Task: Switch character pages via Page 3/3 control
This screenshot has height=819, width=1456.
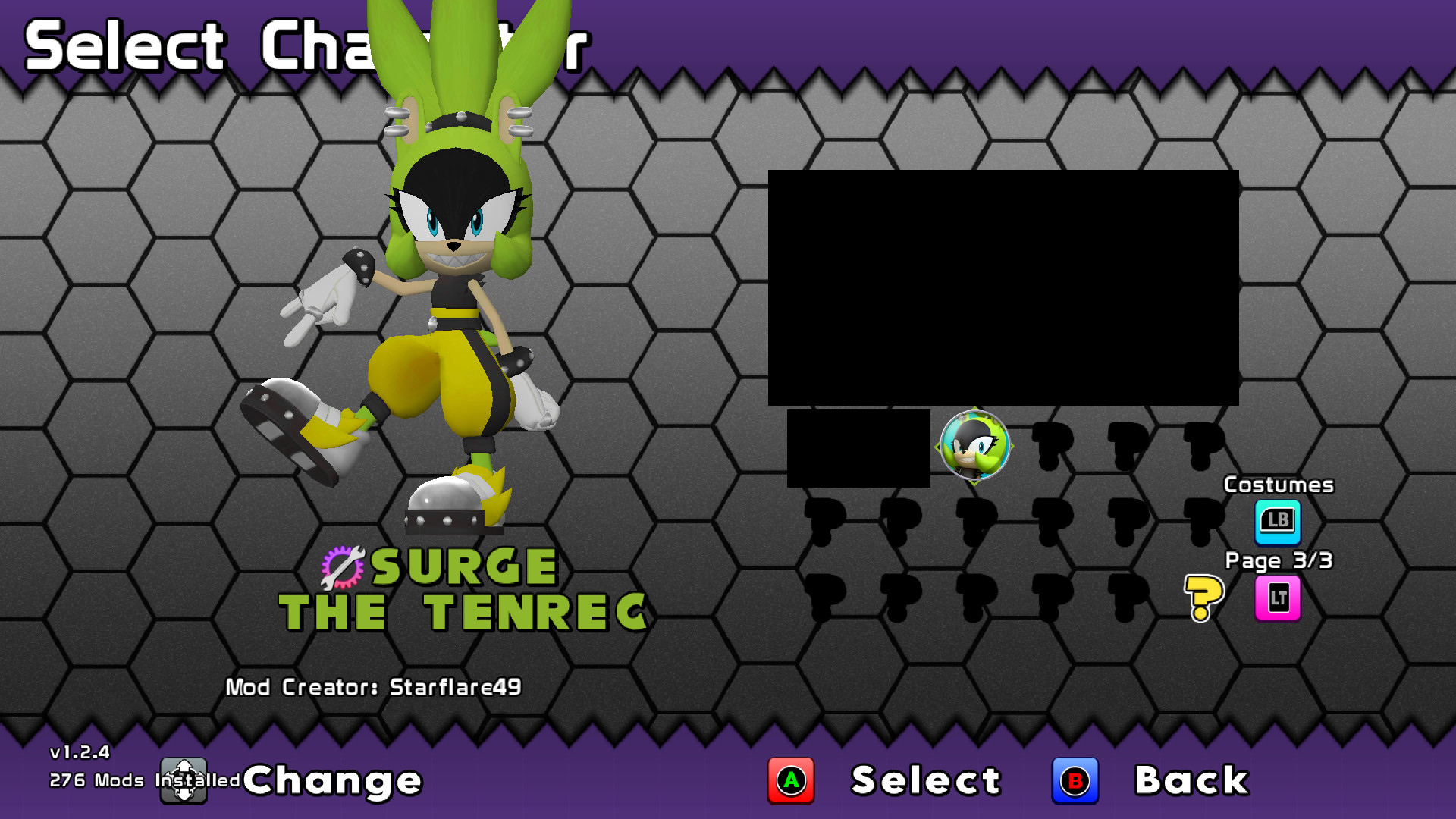Action: pos(1277,597)
